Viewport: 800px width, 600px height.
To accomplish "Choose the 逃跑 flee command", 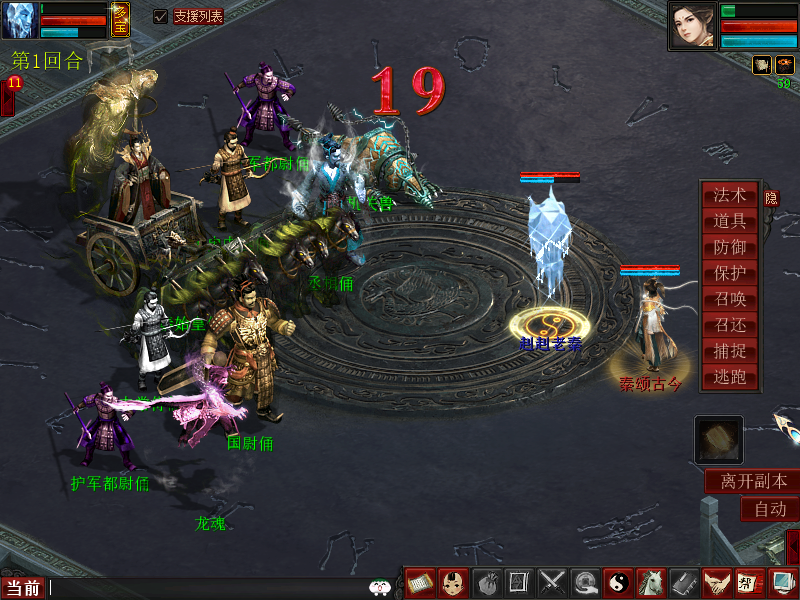I will coord(730,378).
